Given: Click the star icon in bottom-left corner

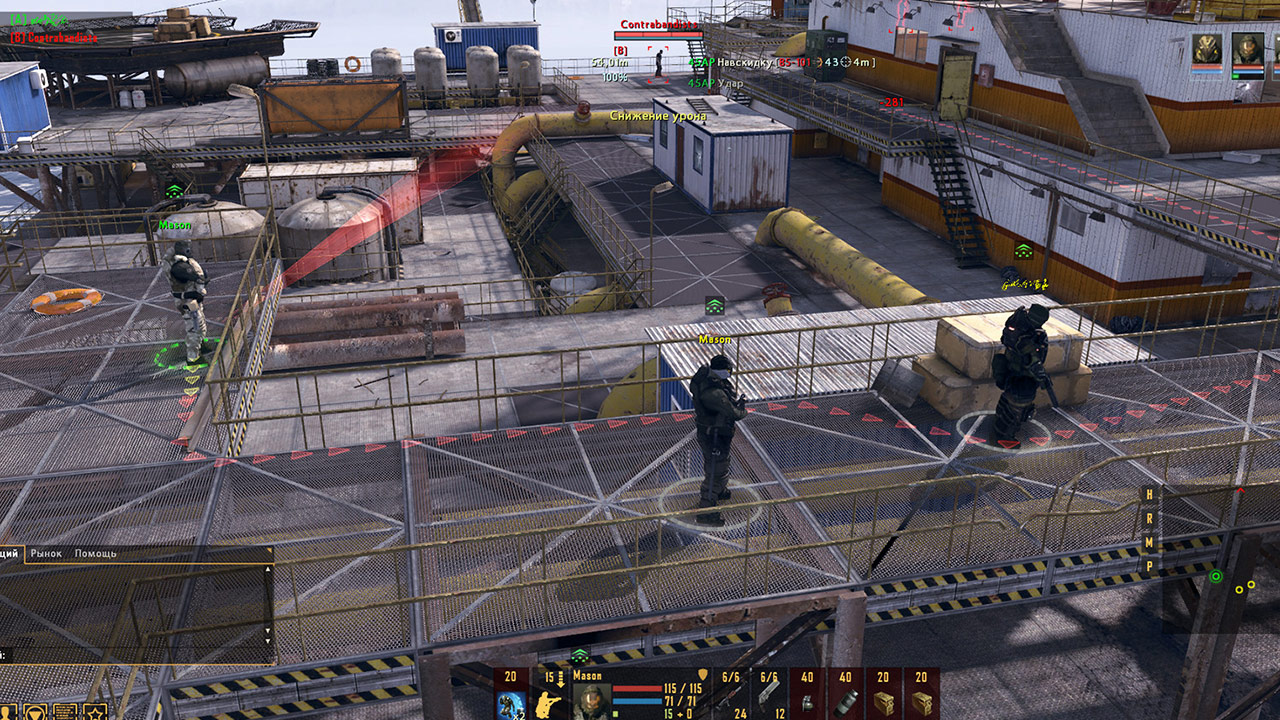Looking at the screenshot, I should point(93,712).
